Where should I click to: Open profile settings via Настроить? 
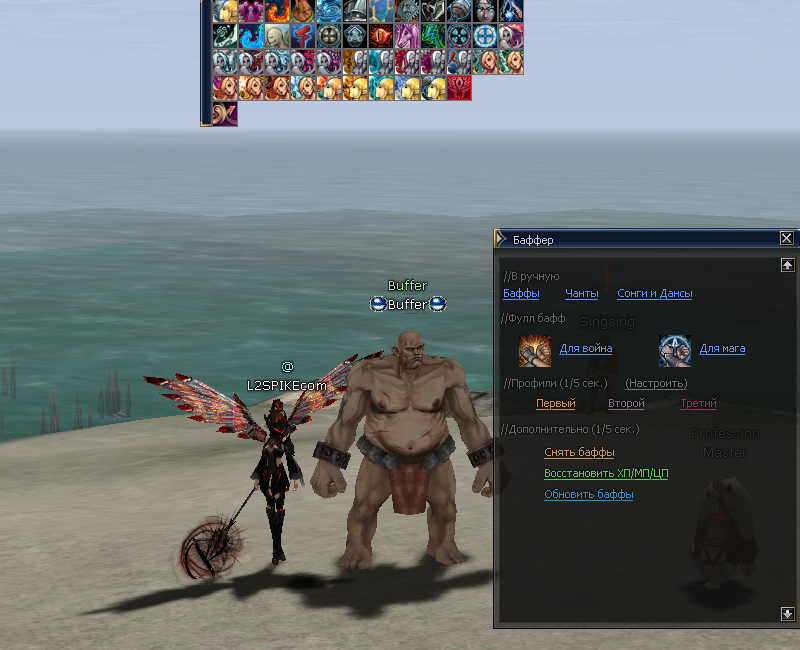point(656,384)
